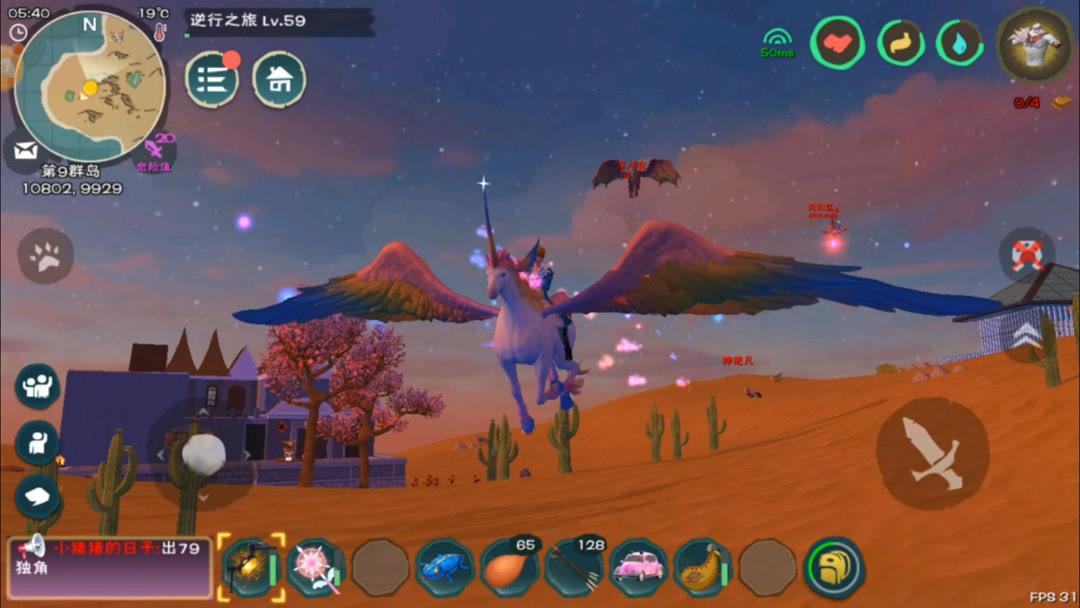Select the blue beetle hotbar slot
Screen dimensions: 1080x608
444,568
